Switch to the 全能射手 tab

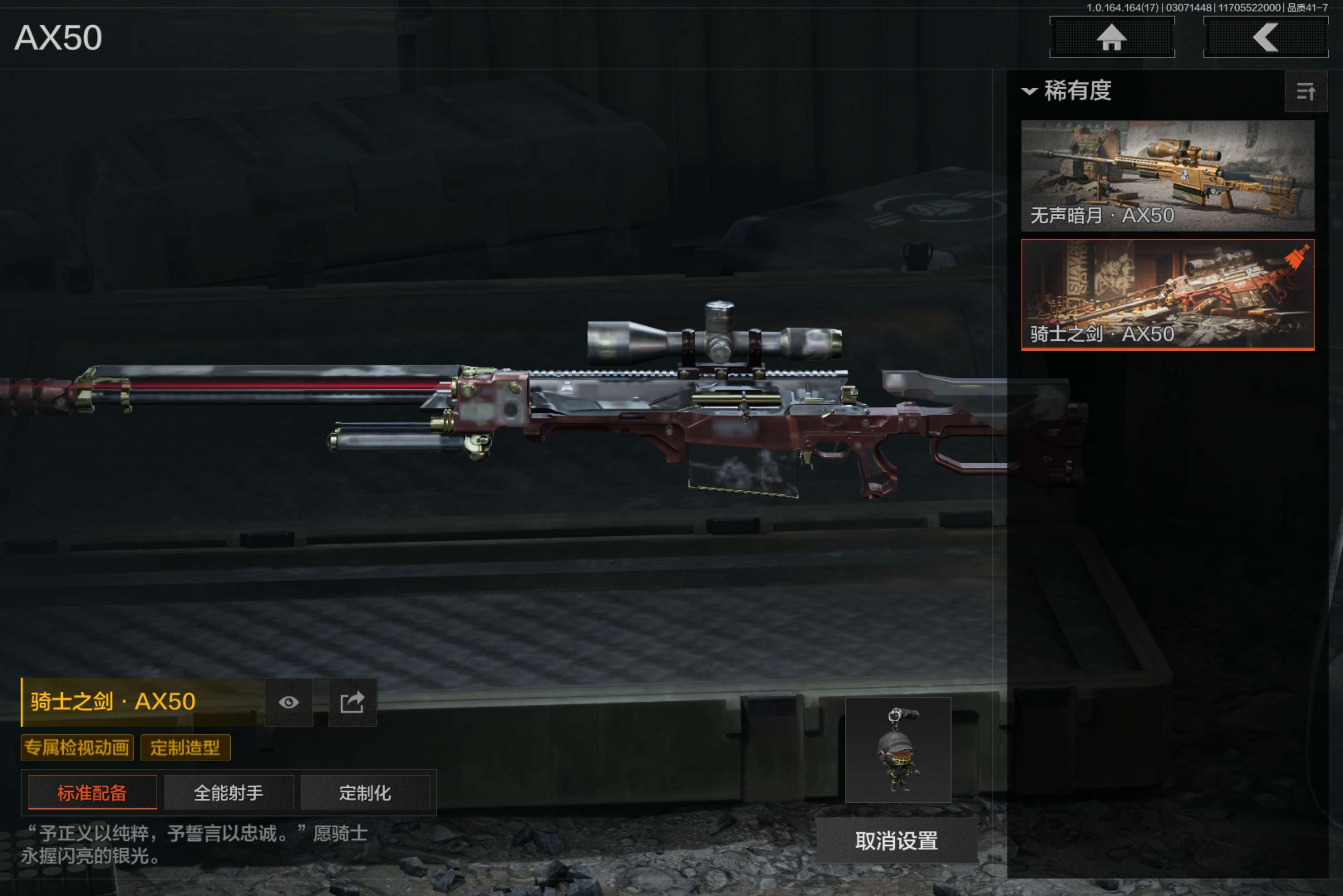tap(229, 792)
